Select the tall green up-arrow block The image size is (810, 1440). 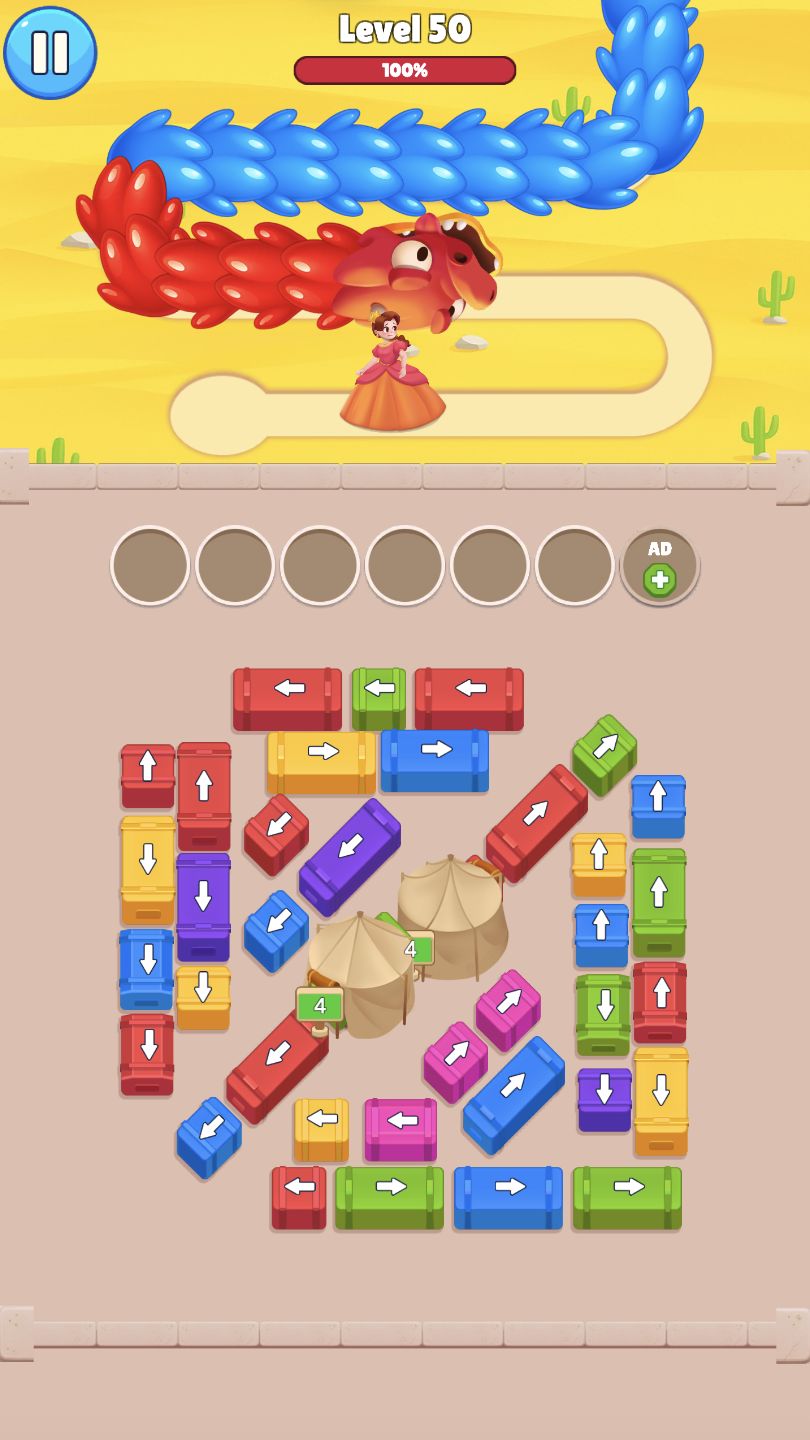click(x=659, y=900)
